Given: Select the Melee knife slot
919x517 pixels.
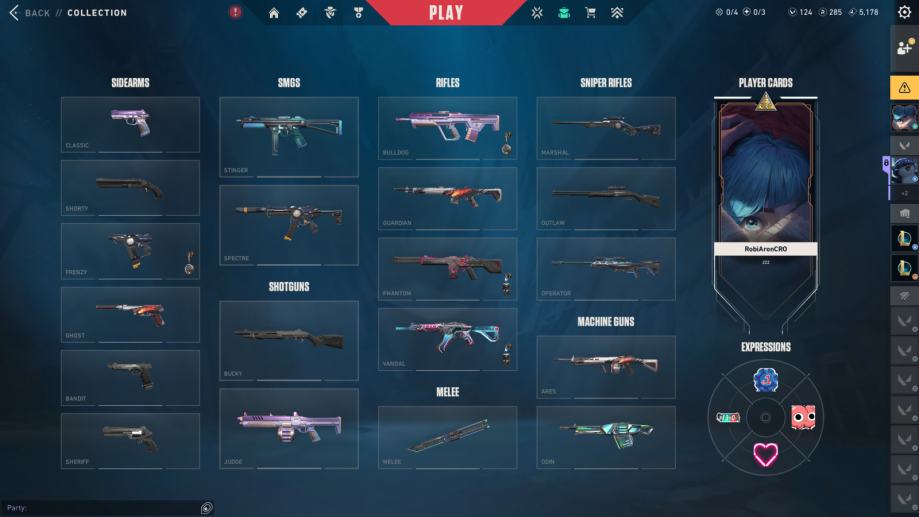Looking at the screenshot, I should 447,437.
